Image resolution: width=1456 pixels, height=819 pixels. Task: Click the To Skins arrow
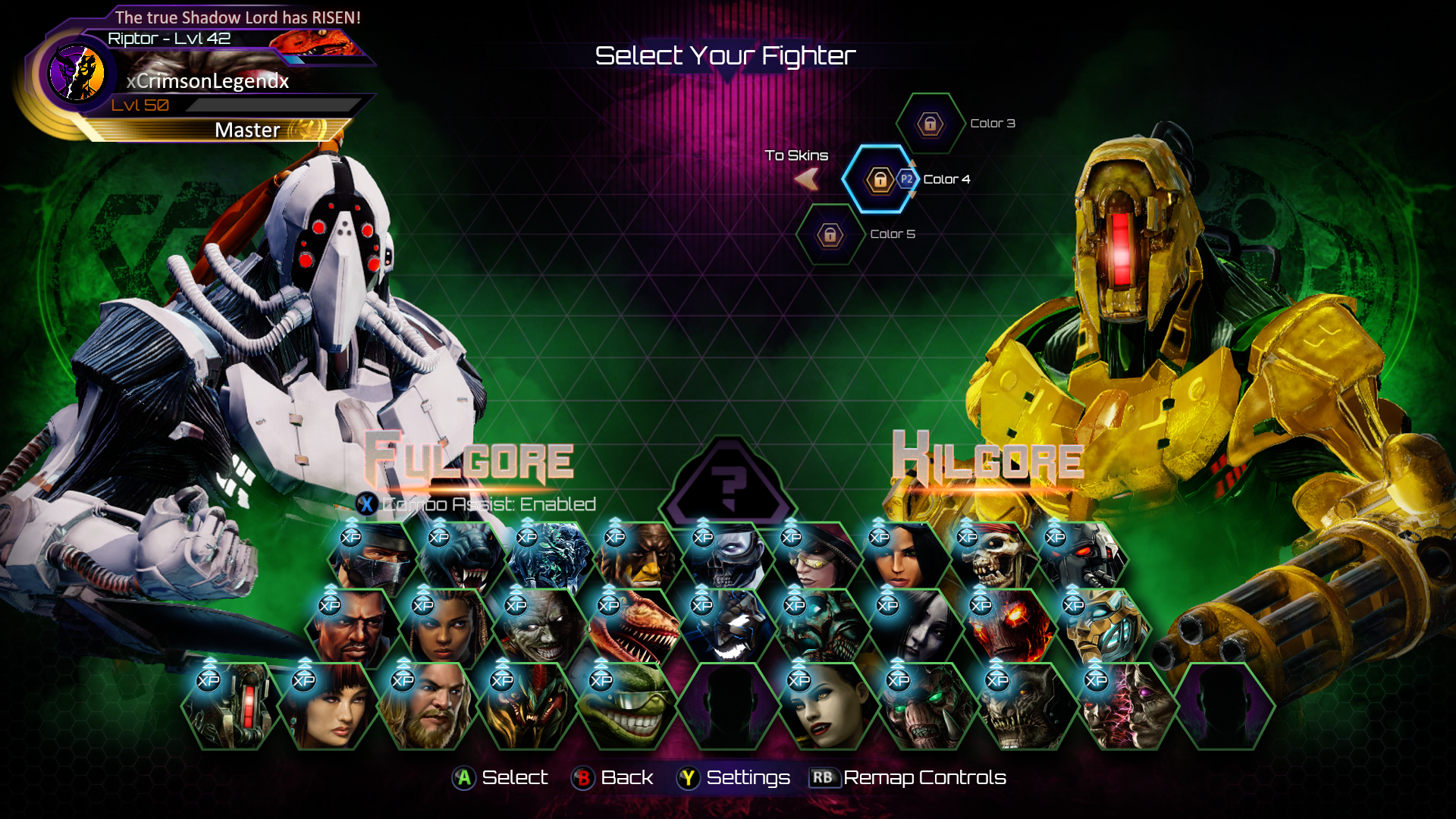[x=807, y=179]
